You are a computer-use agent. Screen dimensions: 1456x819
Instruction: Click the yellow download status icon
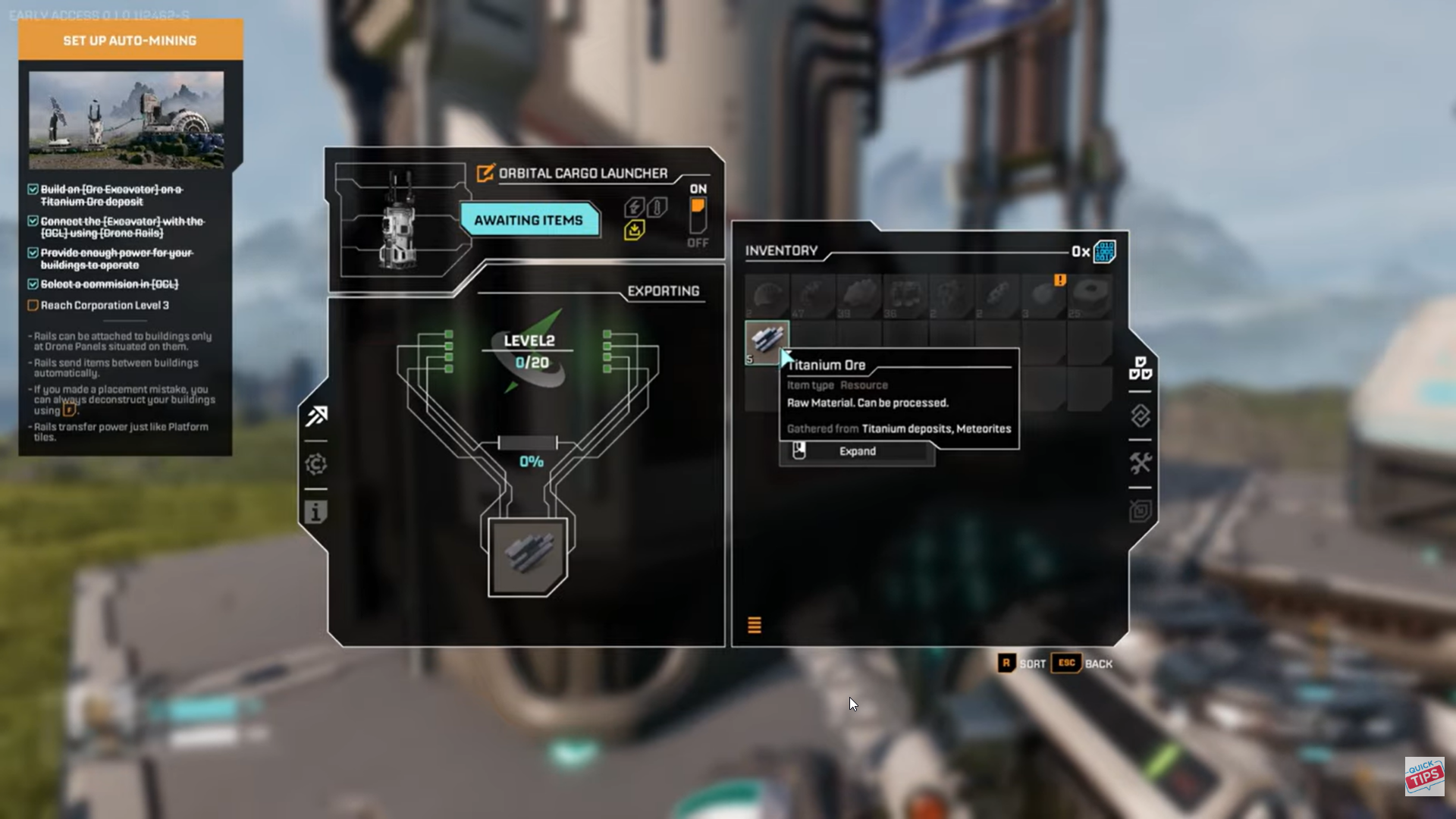pos(635,230)
